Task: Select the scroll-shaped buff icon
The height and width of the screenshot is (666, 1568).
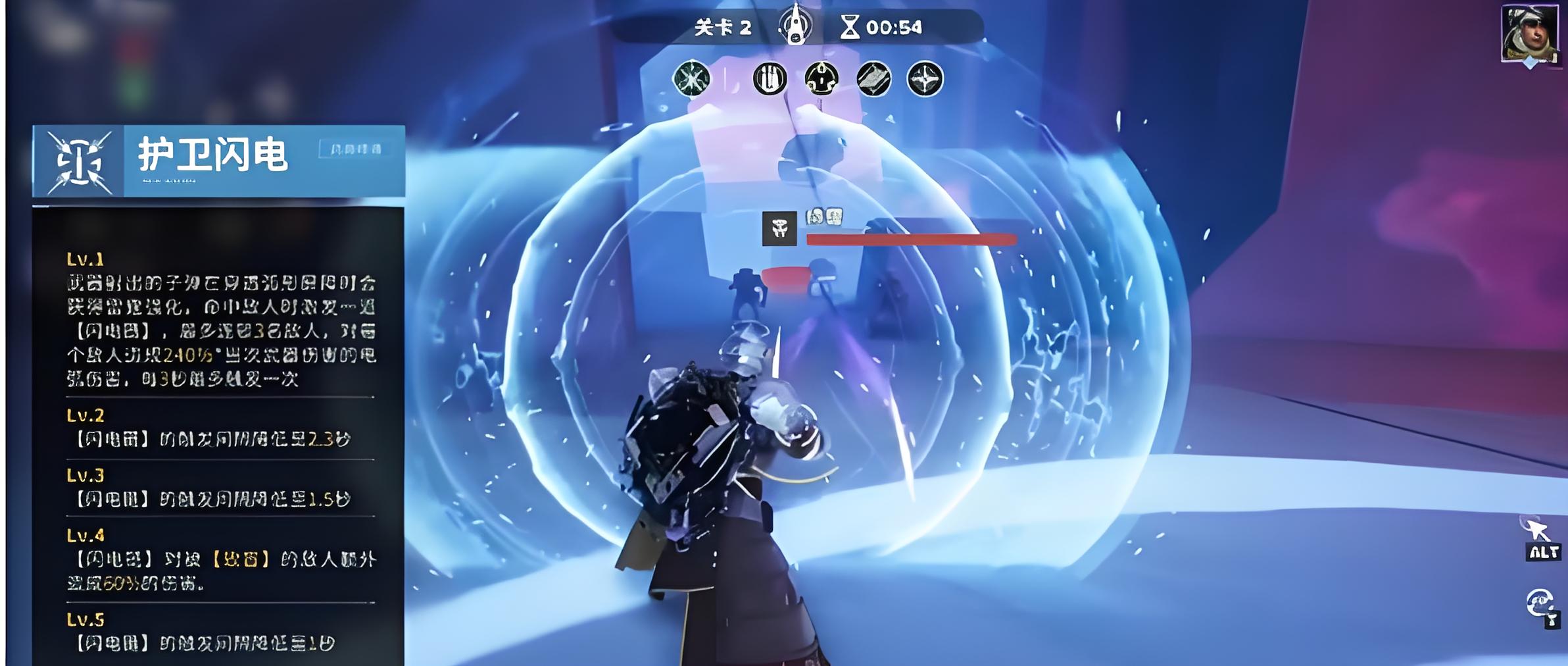Action: click(873, 79)
